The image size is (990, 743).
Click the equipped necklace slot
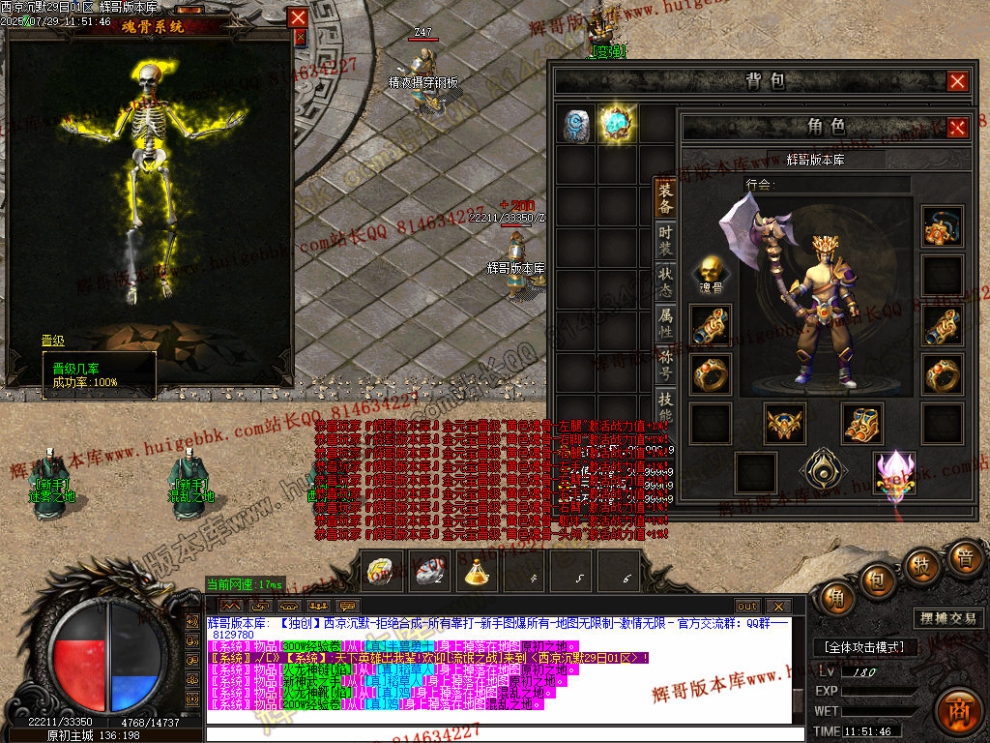(942, 227)
